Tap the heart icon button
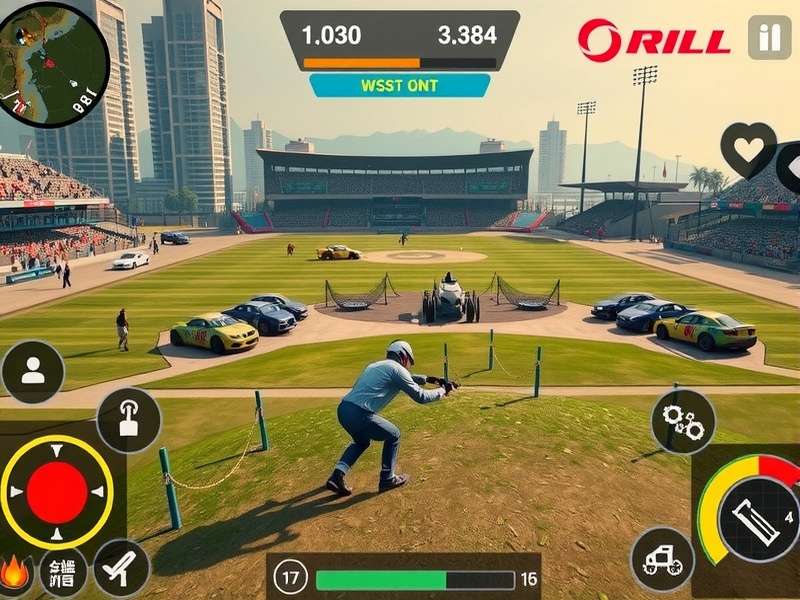The width and height of the screenshot is (800, 600). [x=748, y=149]
